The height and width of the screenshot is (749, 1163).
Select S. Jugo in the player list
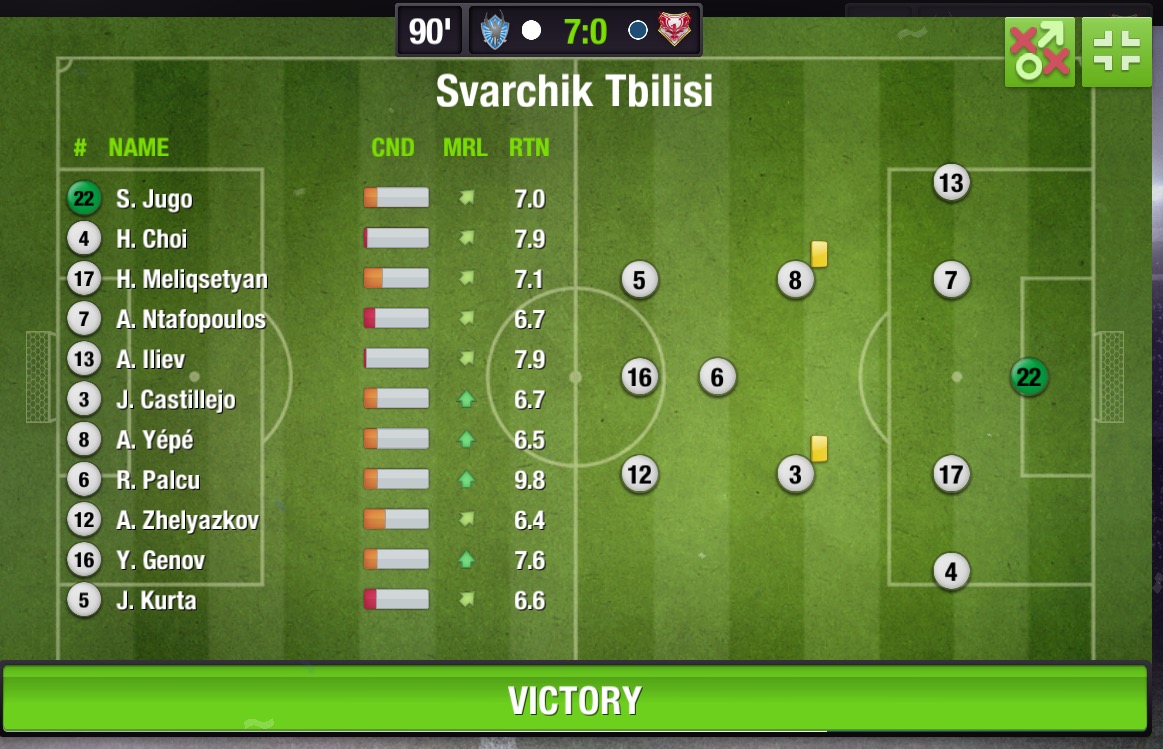tap(154, 199)
